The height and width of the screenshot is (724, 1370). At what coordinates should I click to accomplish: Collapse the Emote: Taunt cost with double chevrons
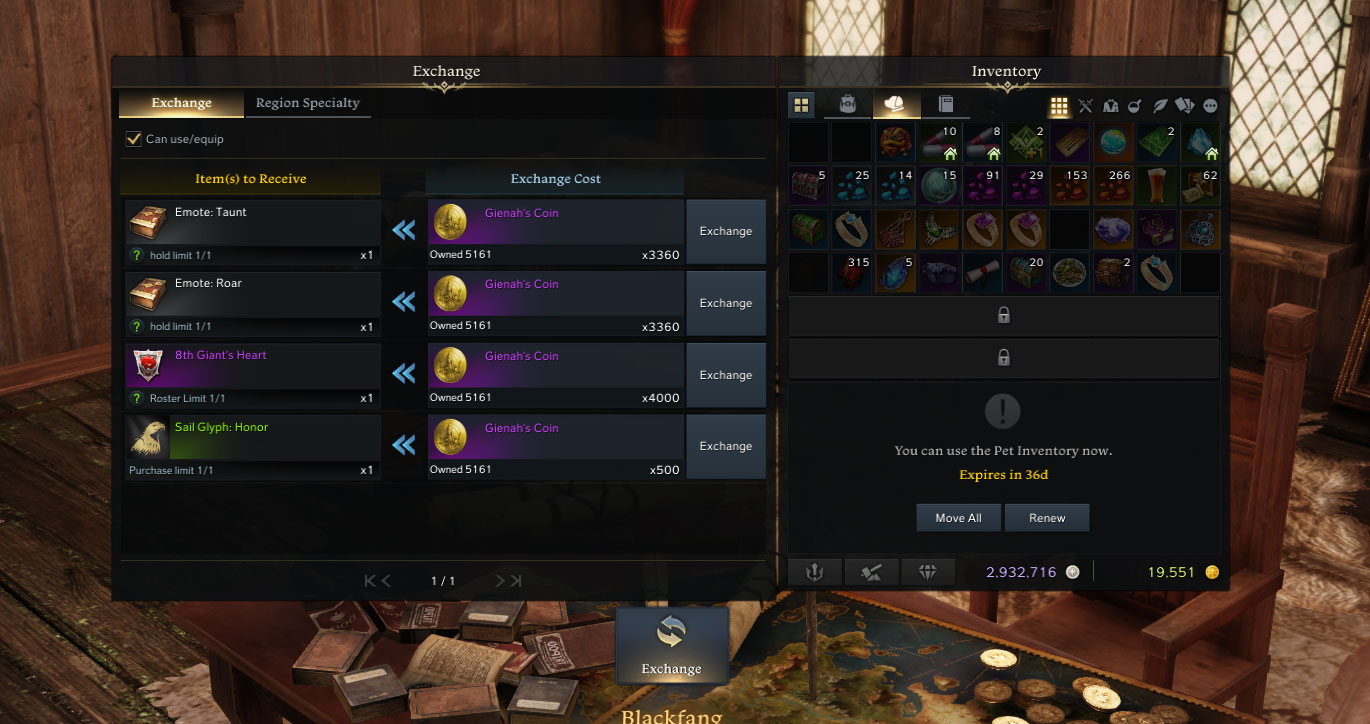click(403, 229)
